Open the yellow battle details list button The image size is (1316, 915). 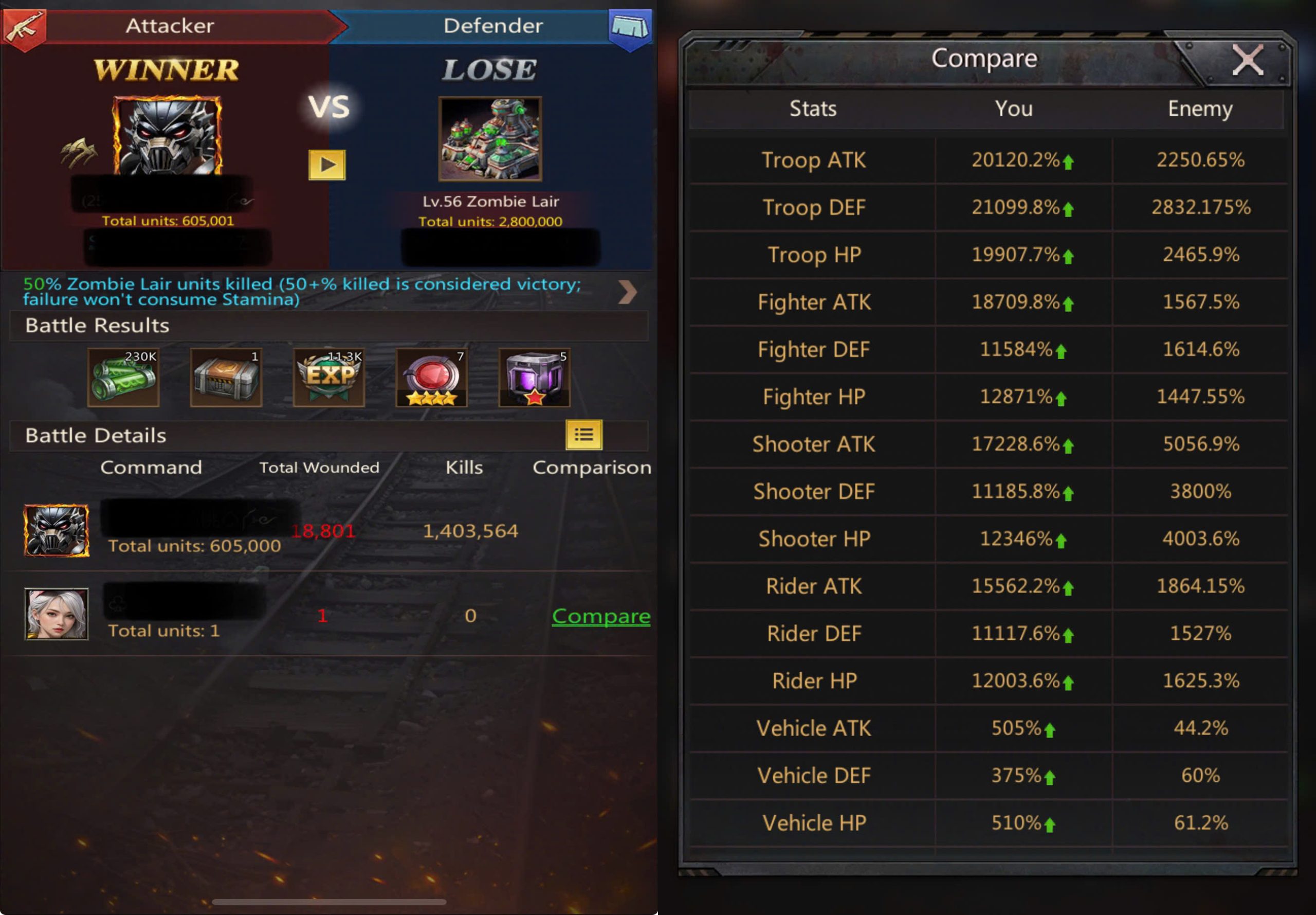point(583,435)
